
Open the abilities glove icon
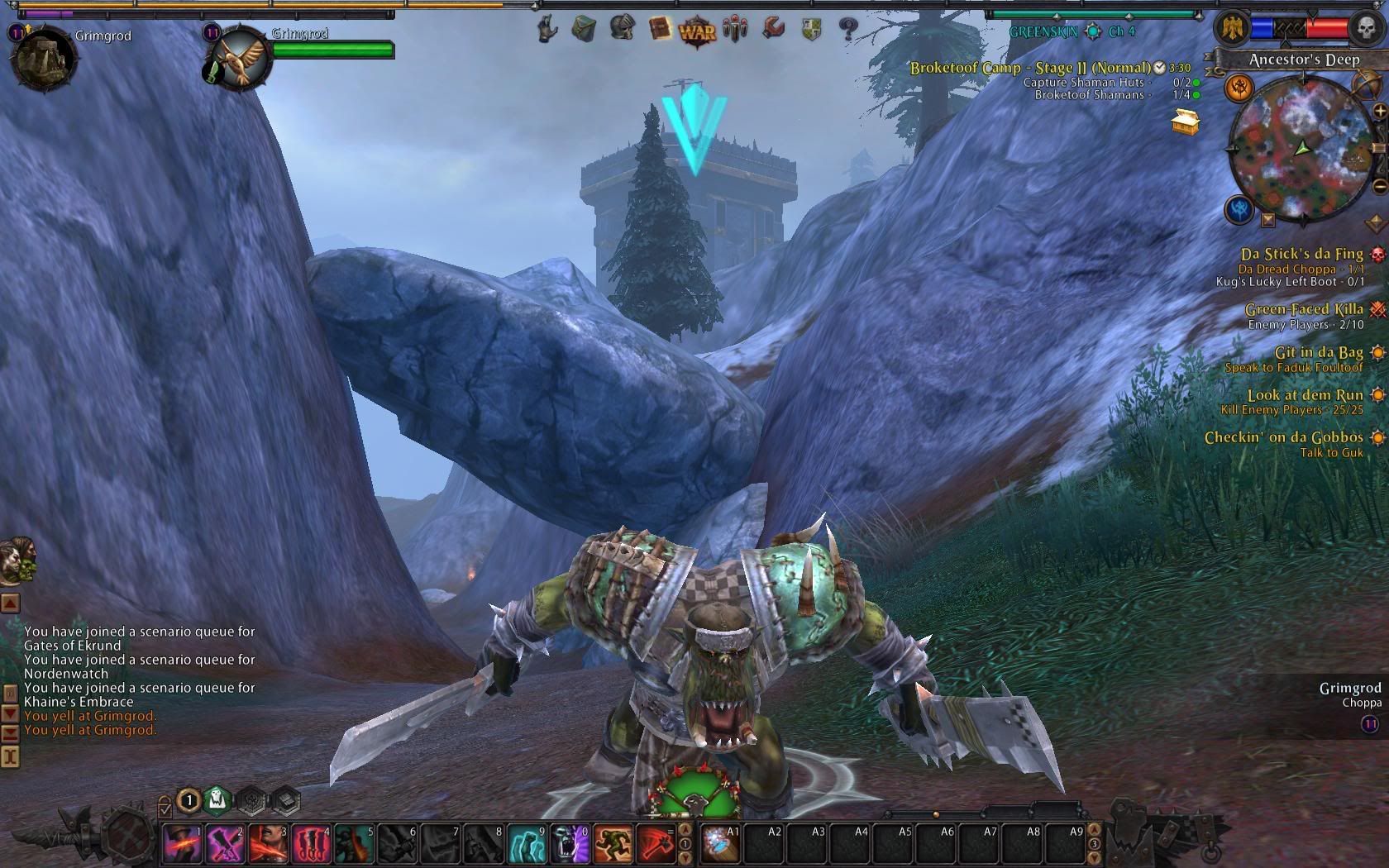click(x=547, y=30)
